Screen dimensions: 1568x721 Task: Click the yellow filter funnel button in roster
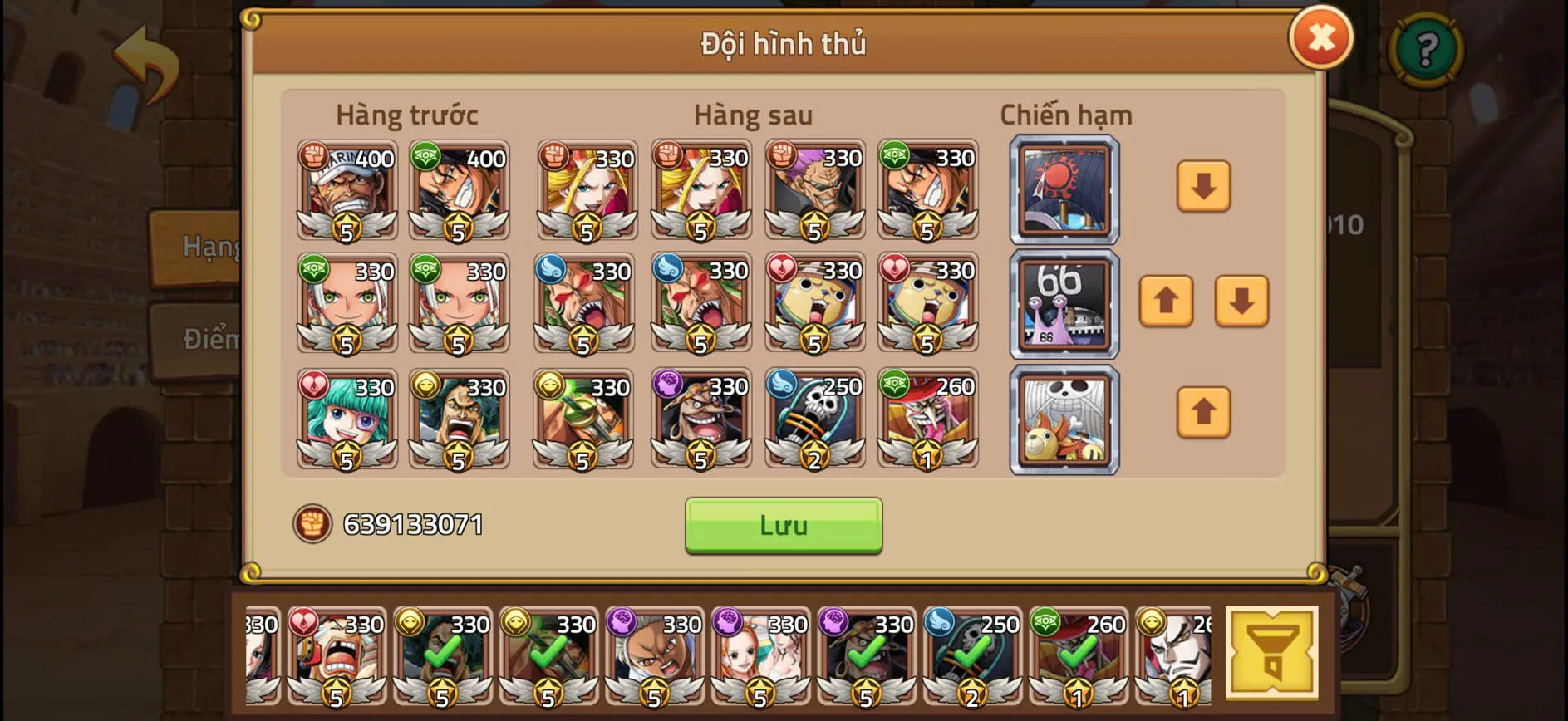coord(1271,652)
